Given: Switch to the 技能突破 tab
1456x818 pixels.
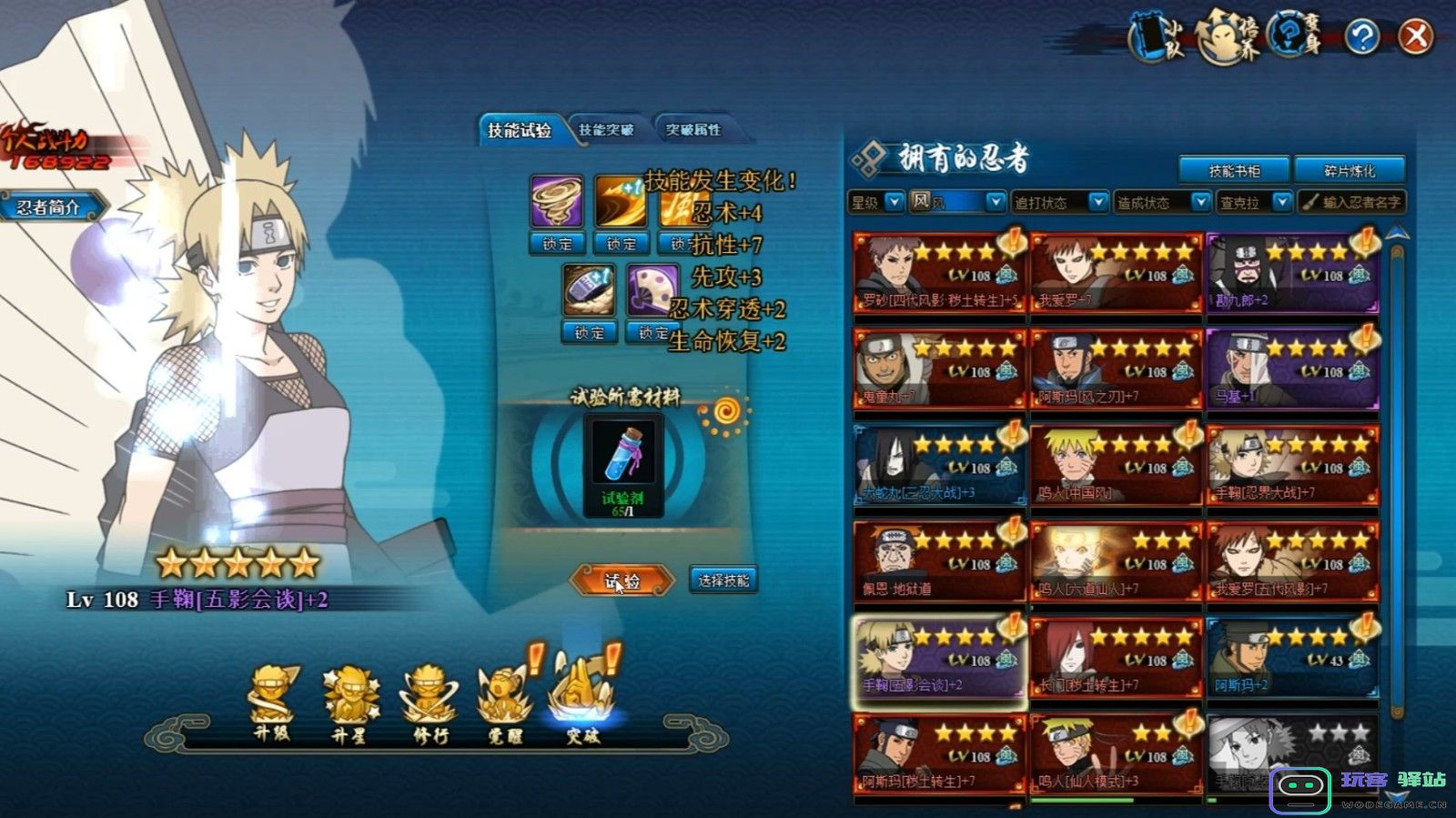Looking at the screenshot, I should click(606, 130).
